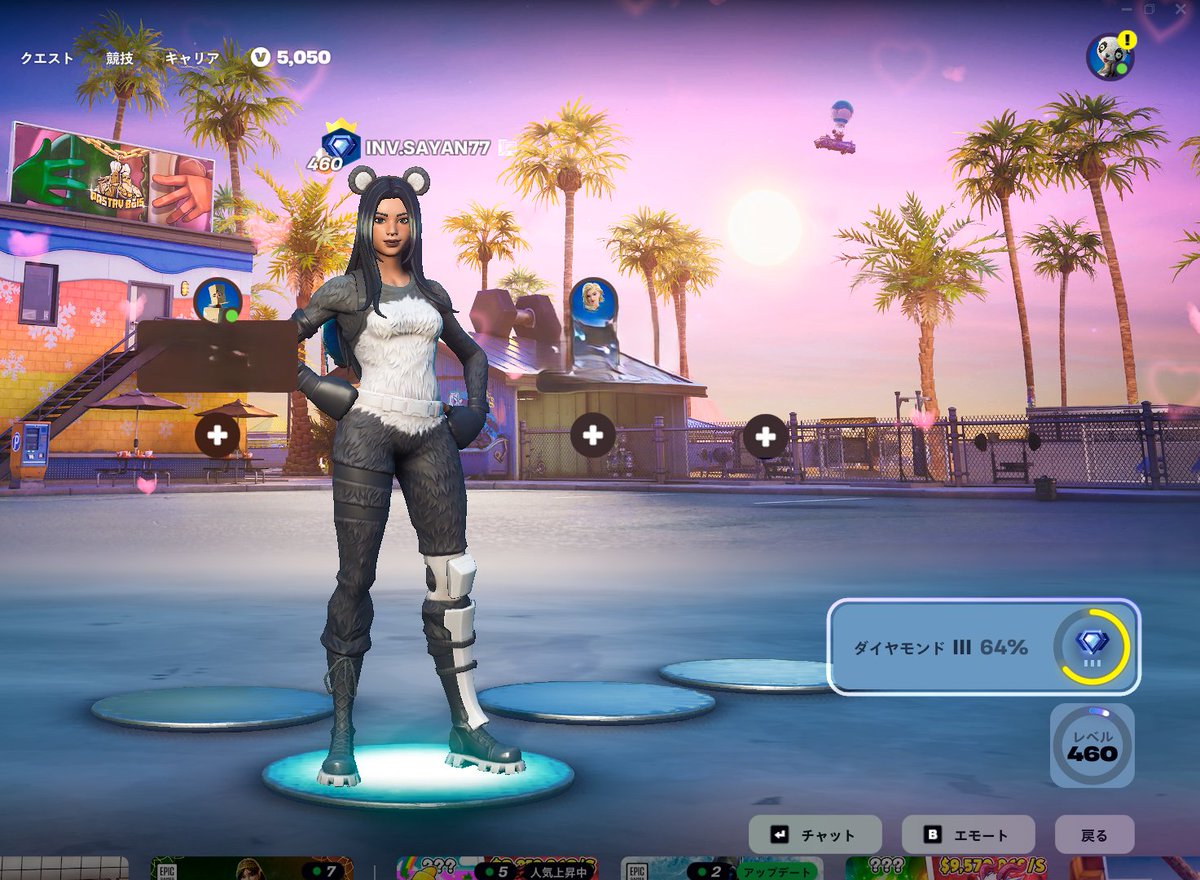Open the ダイヤモンド III rank progress card
This screenshot has width=1200, height=880.
coord(984,647)
